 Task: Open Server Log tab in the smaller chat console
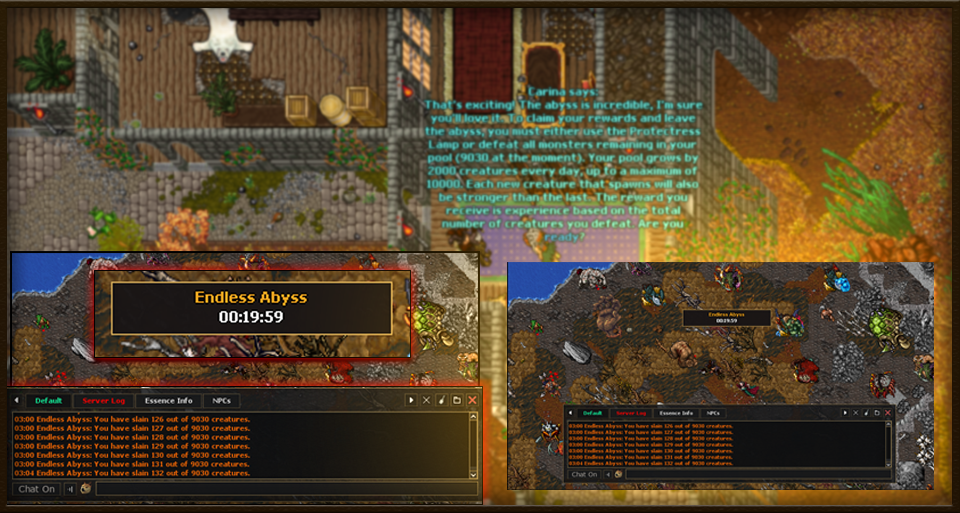tap(630, 413)
